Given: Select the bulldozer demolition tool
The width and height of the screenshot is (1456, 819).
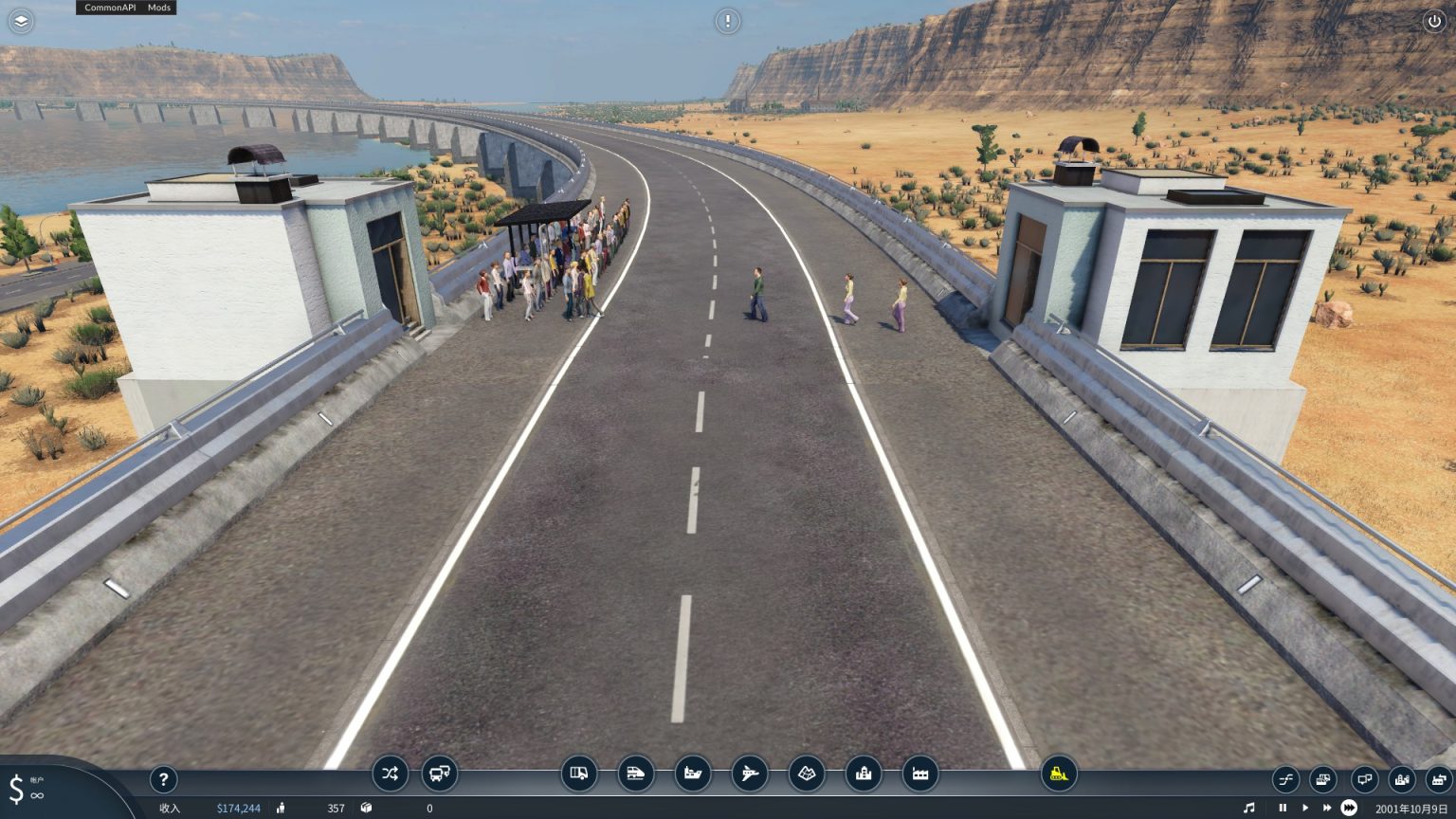Looking at the screenshot, I should [x=1060, y=774].
